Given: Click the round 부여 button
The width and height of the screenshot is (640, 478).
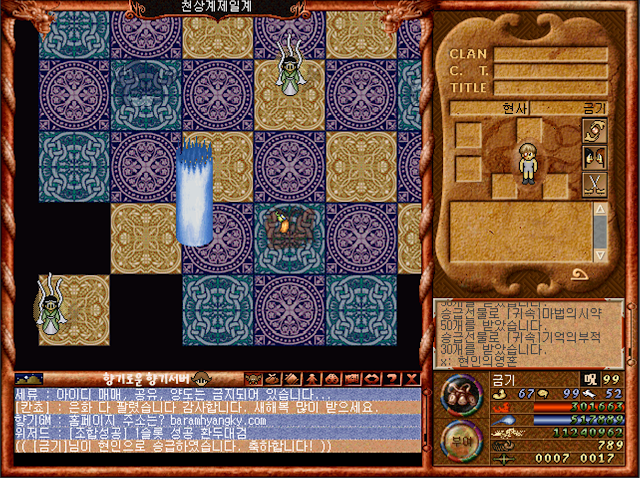Looking at the screenshot, I should [x=462, y=440].
